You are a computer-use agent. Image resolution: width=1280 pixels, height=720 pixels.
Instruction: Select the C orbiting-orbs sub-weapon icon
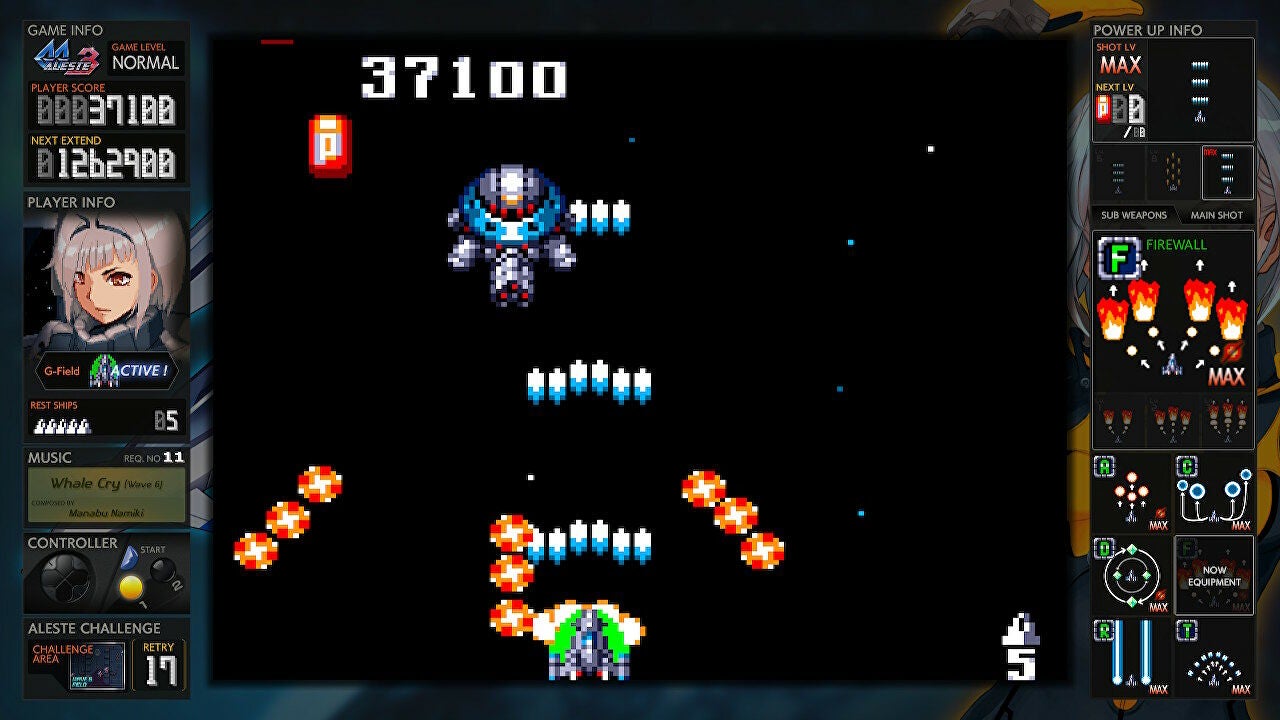click(x=1213, y=493)
